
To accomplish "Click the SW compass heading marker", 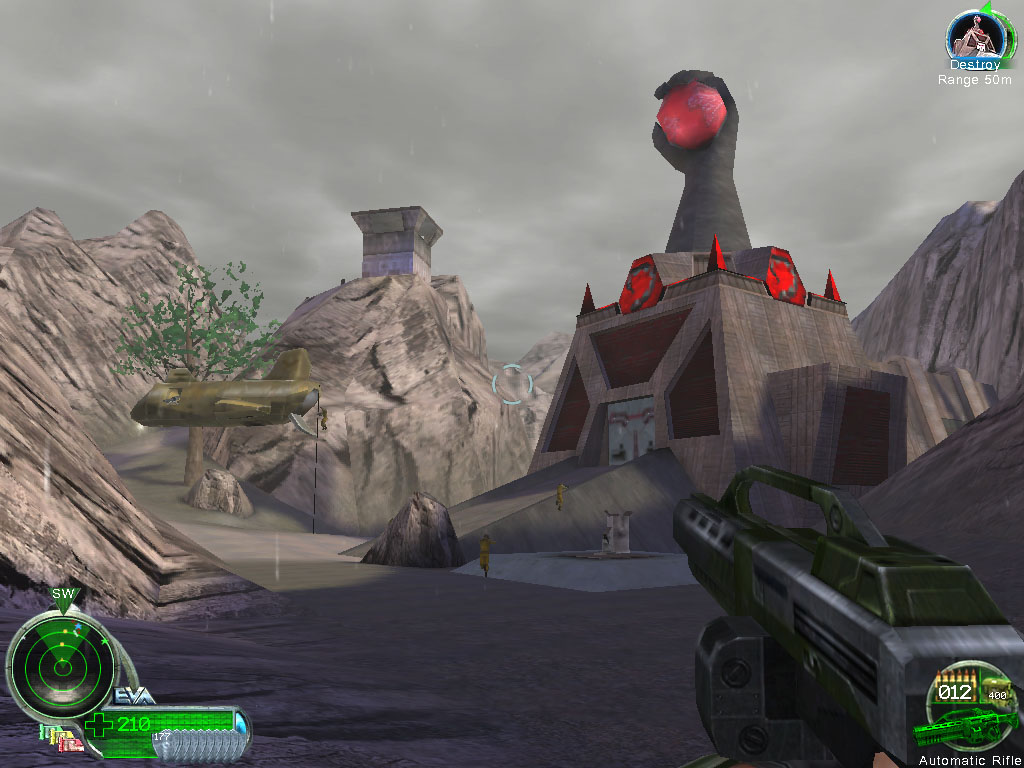I will pos(64,596).
